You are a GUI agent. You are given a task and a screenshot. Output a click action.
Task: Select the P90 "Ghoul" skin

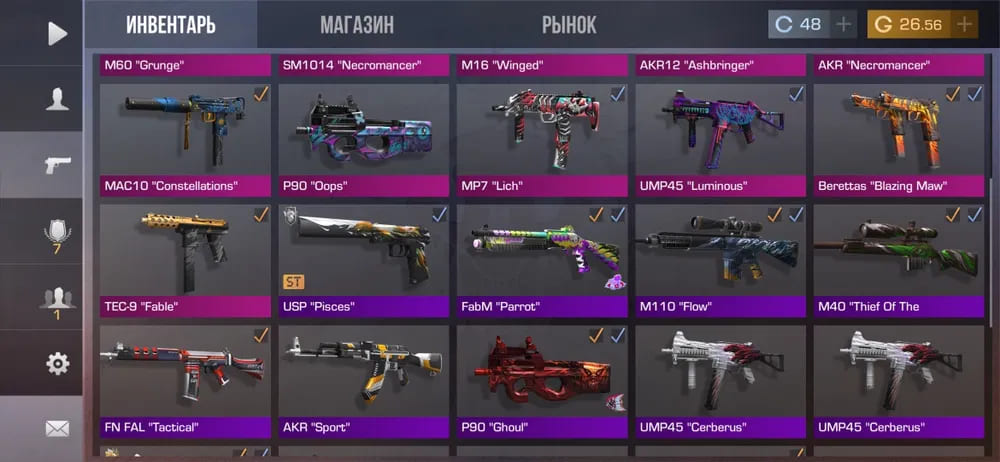(541, 379)
